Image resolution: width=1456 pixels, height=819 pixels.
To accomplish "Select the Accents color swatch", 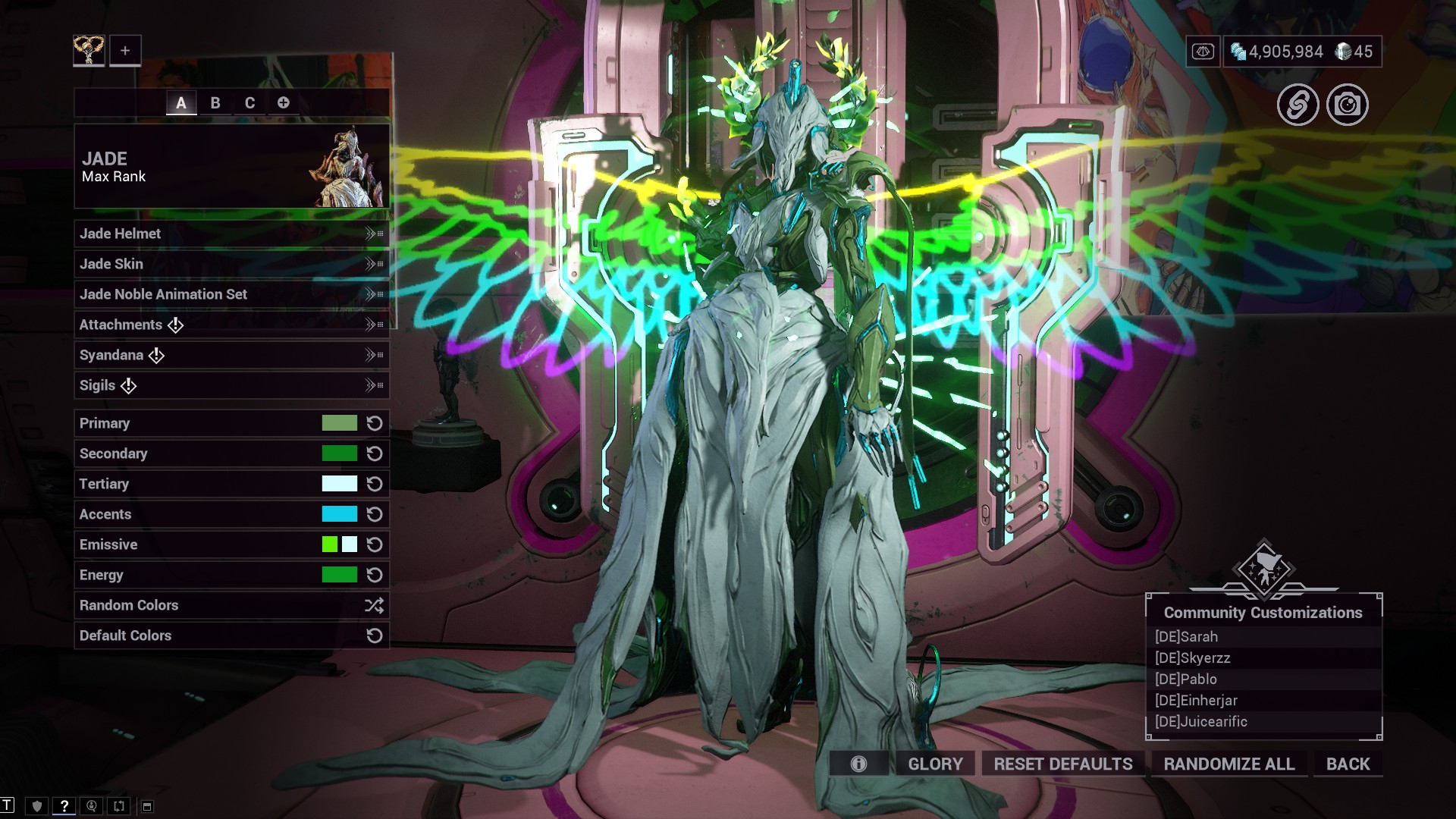I will 339,514.
